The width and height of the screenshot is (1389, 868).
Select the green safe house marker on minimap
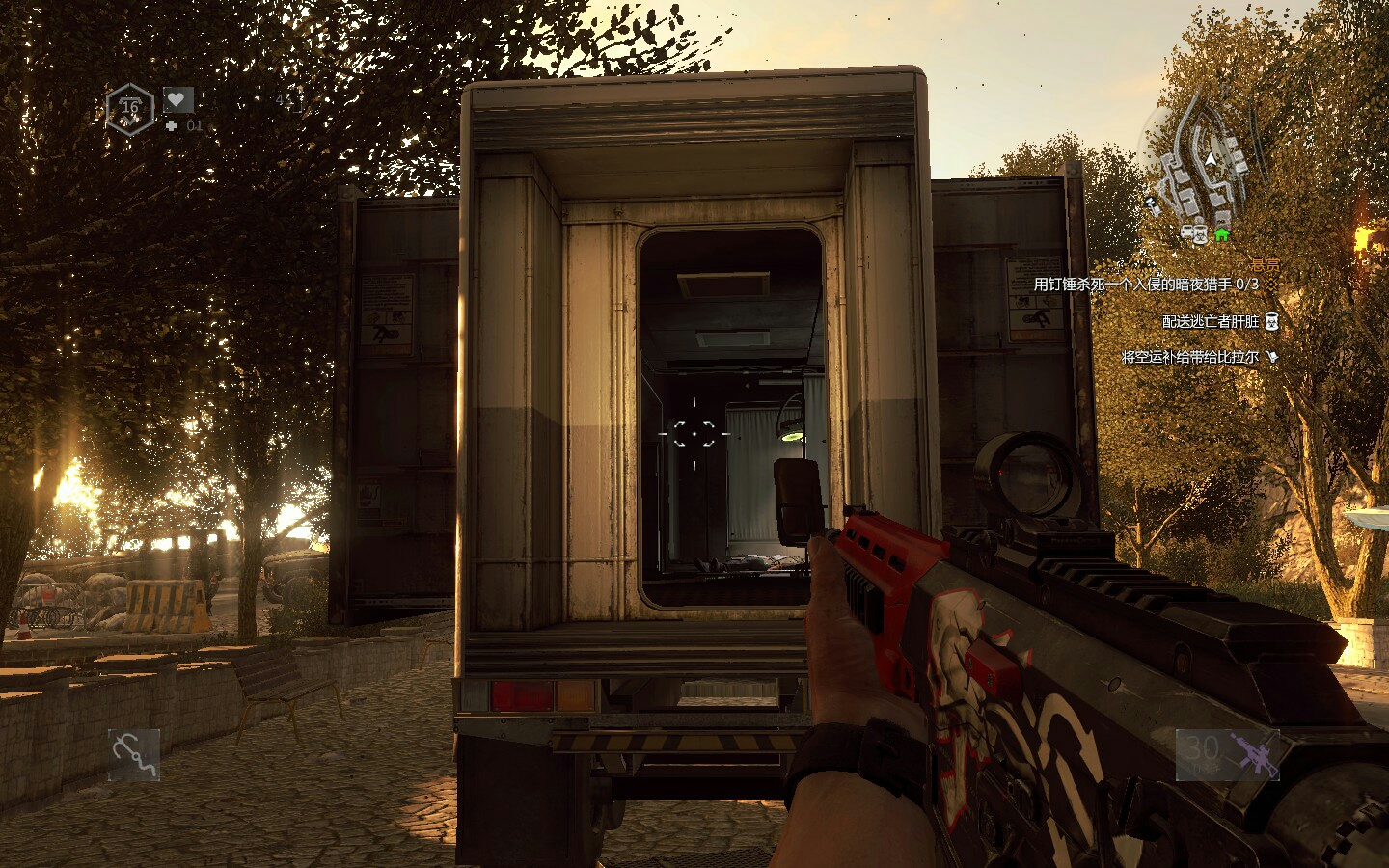tap(1222, 233)
